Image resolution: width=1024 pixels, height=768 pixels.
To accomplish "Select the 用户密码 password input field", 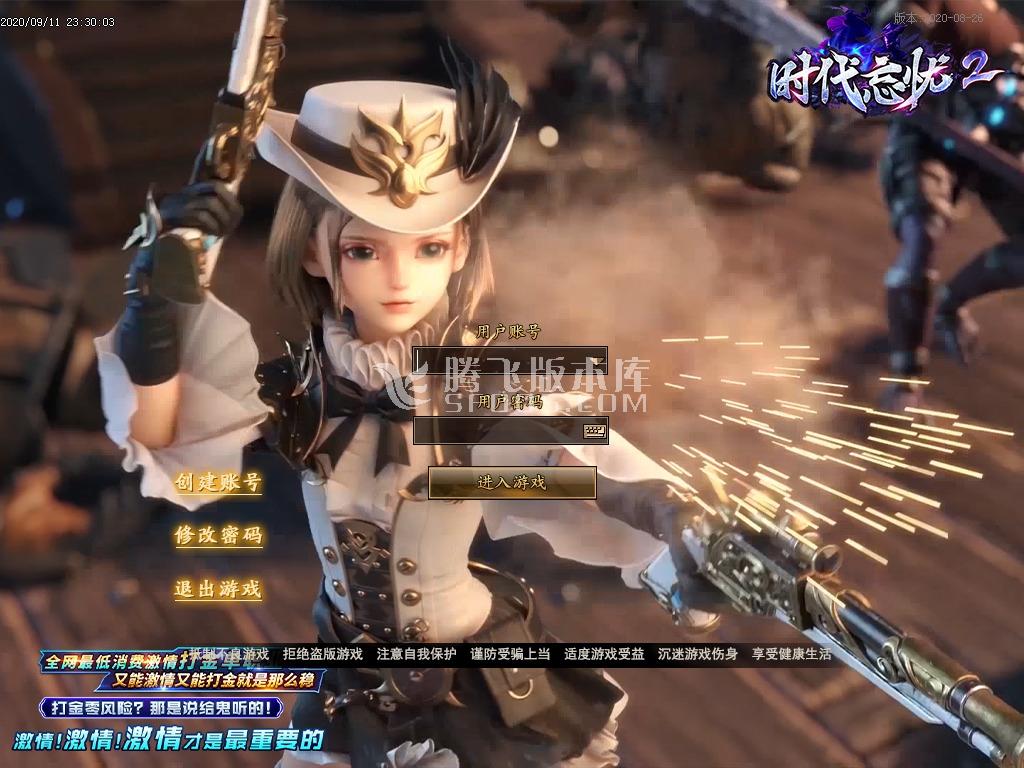I will pos(497,431).
